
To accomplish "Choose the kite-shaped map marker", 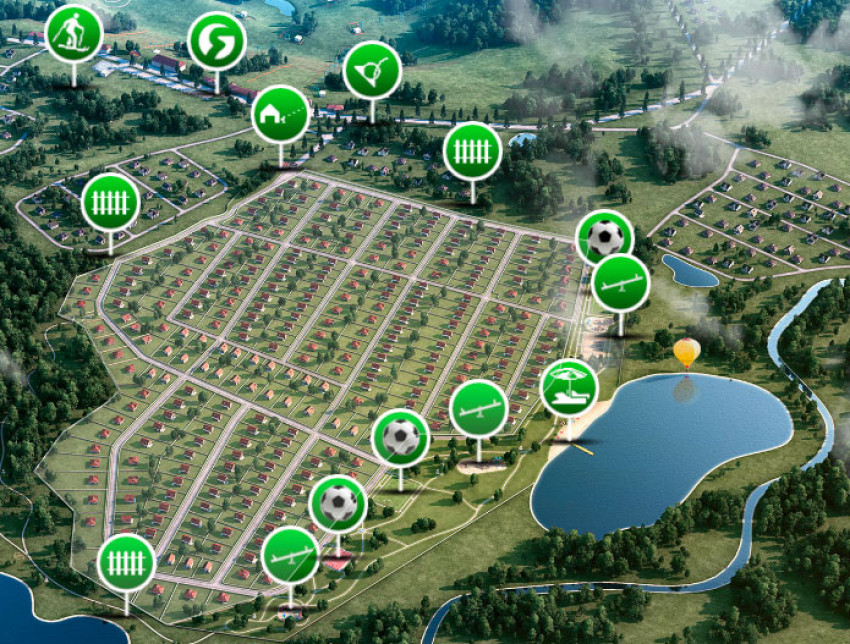I will (372, 70).
